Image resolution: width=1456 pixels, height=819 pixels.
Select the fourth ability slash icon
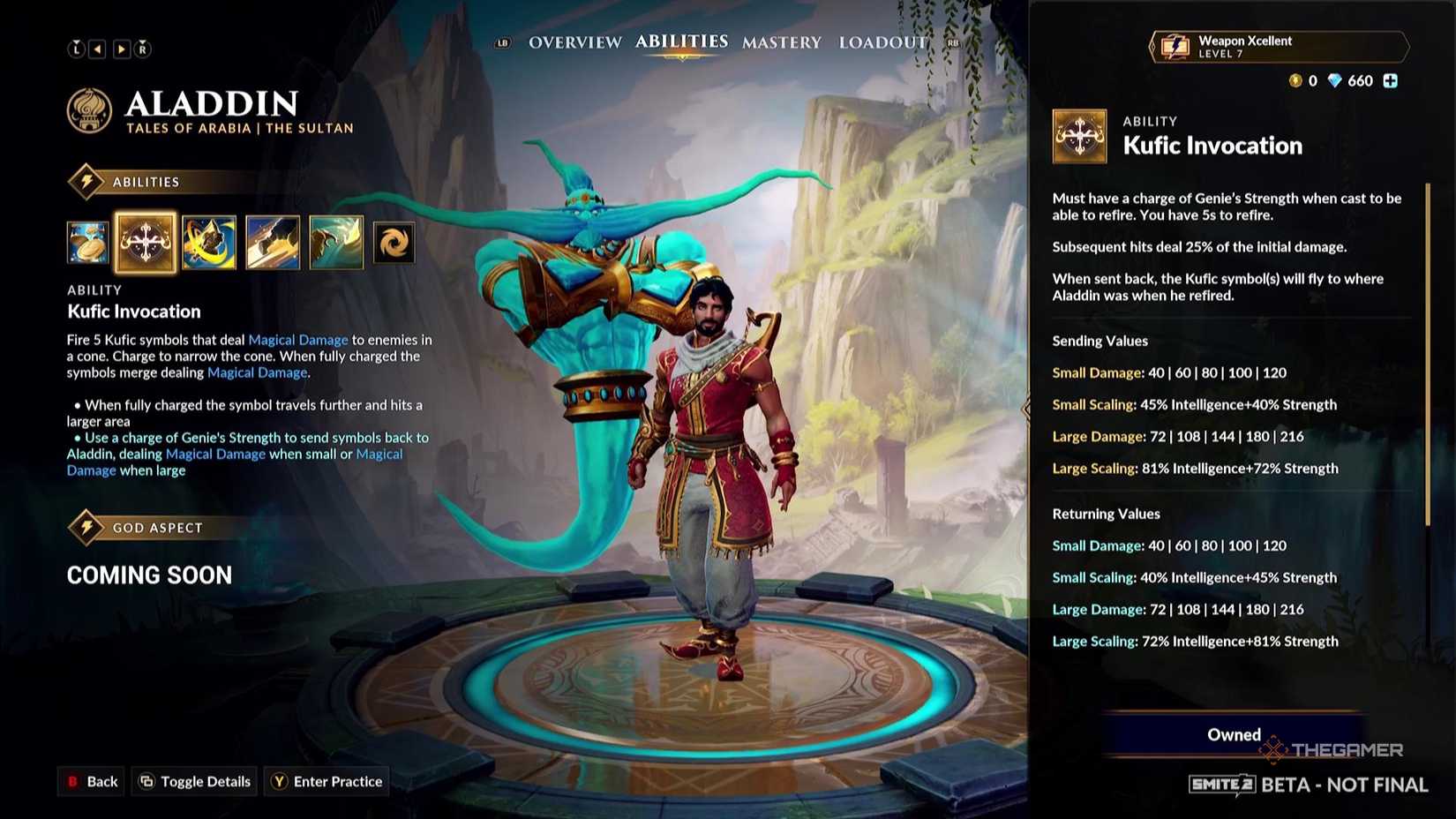coord(273,242)
